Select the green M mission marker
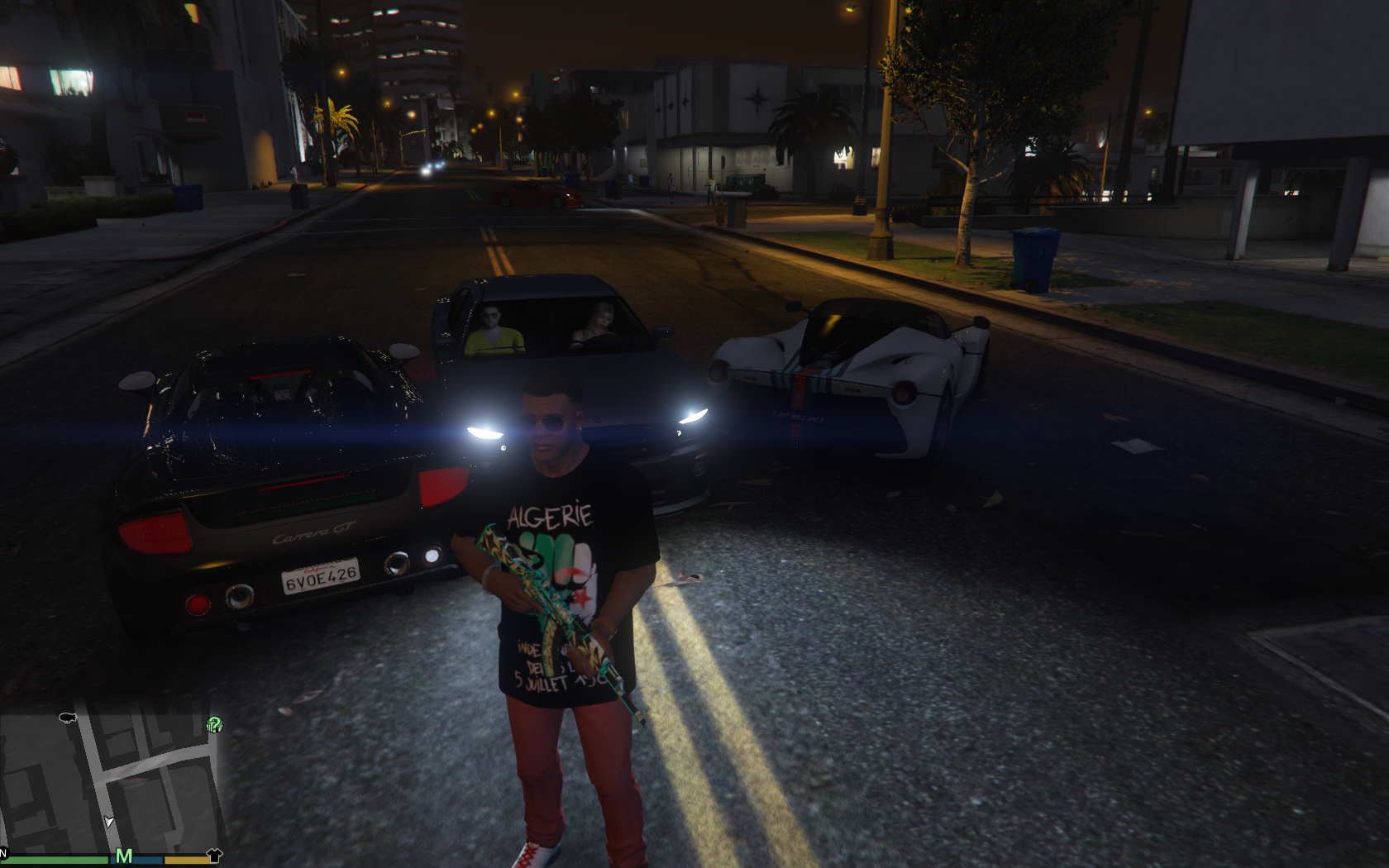The width and height of the screenshot is (1389, 868). 124,856
